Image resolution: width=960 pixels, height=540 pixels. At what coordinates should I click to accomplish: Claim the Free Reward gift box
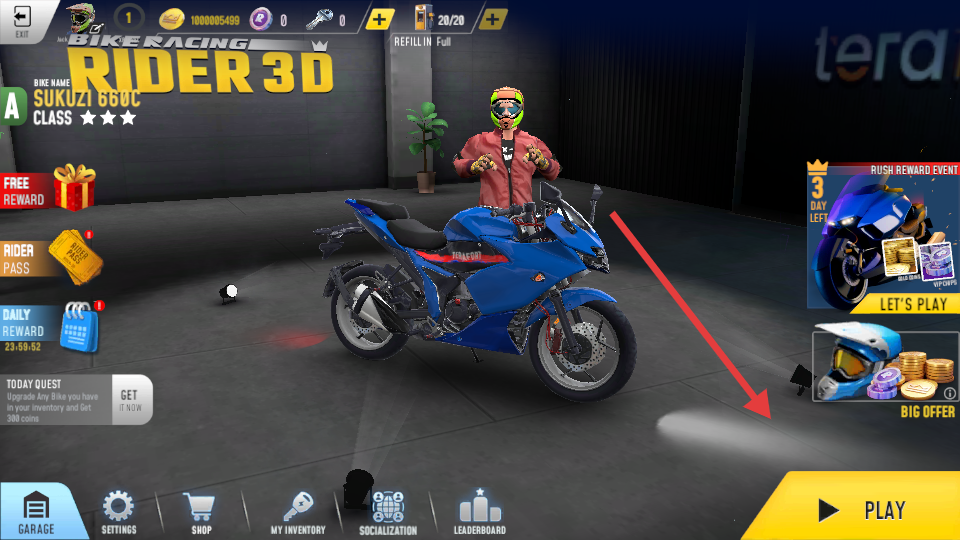[74, 188]
